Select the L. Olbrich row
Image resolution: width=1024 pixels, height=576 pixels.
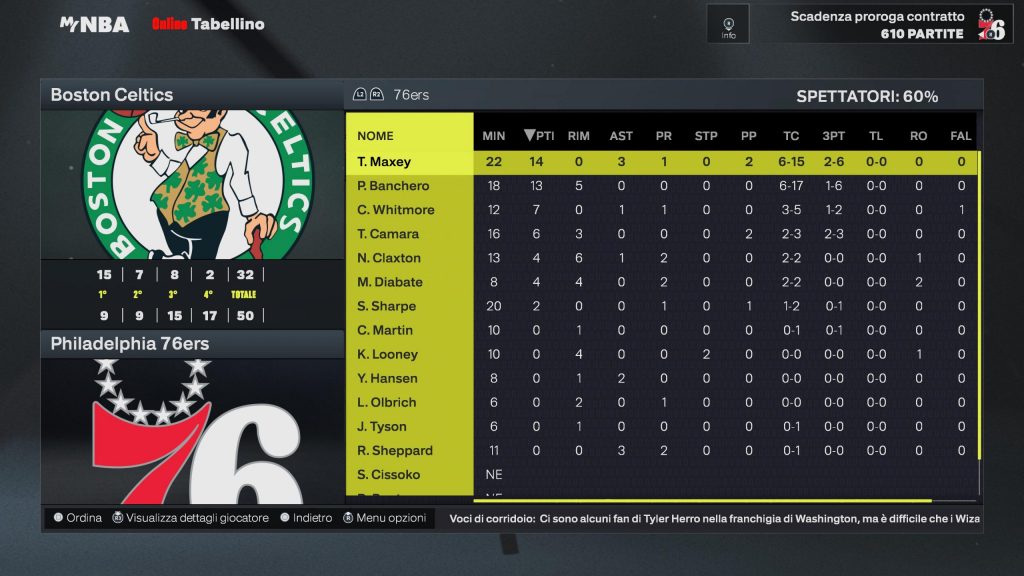pyautogui.click(x=386, y=402)
